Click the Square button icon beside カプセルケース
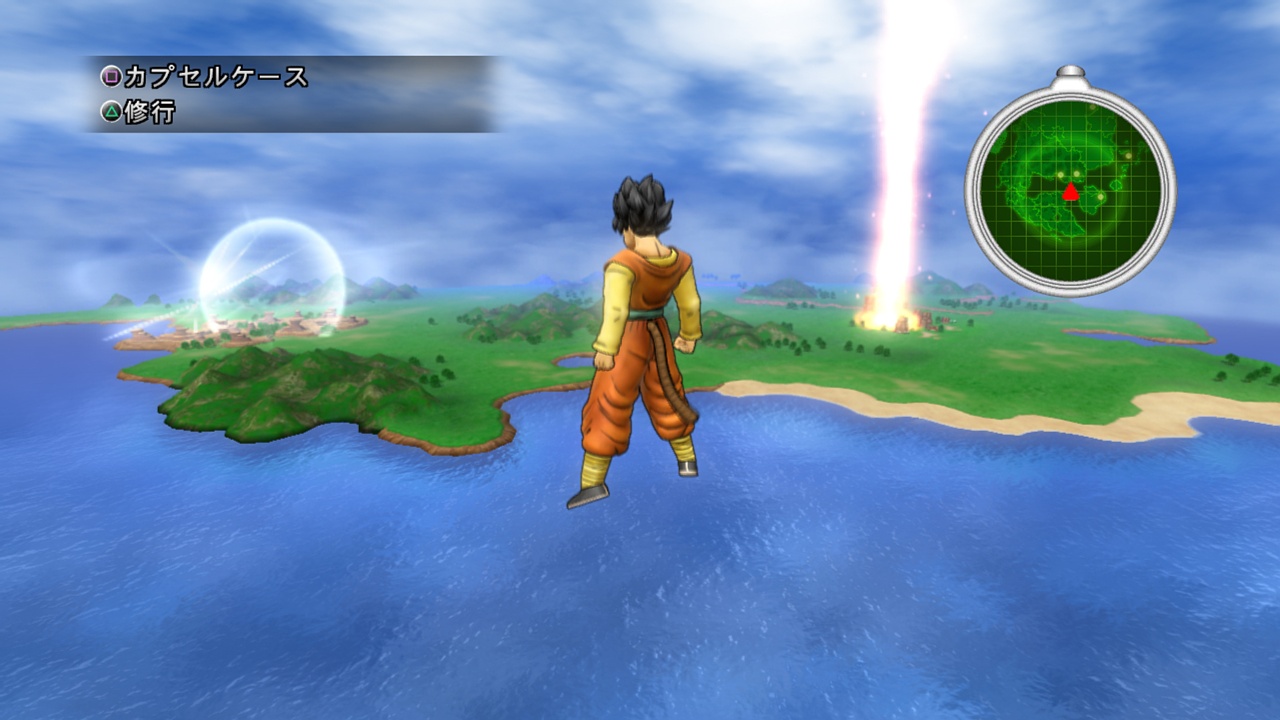The height and width of the screenshot is (720, 1280). (112, 76)
